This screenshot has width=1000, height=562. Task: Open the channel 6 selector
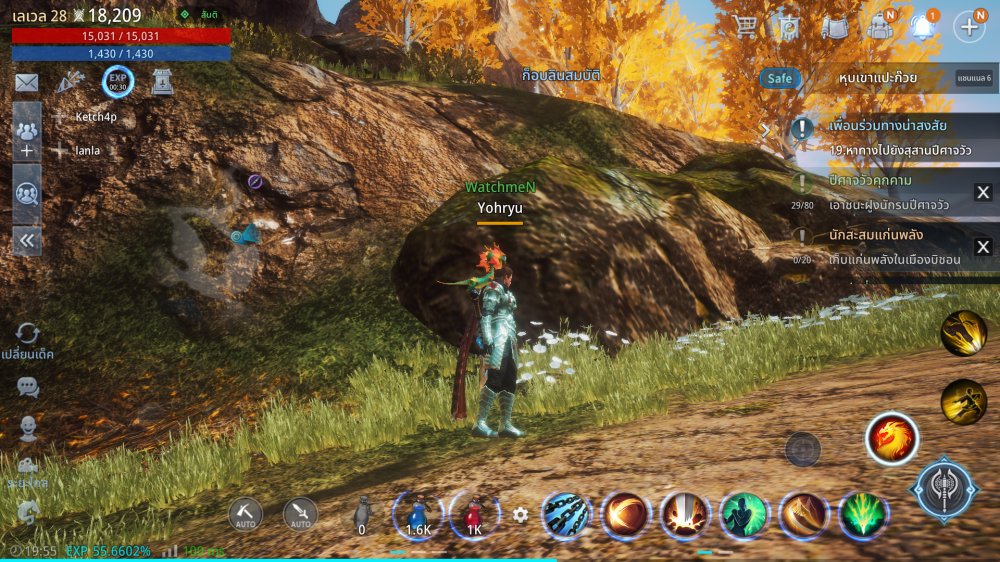974,78
